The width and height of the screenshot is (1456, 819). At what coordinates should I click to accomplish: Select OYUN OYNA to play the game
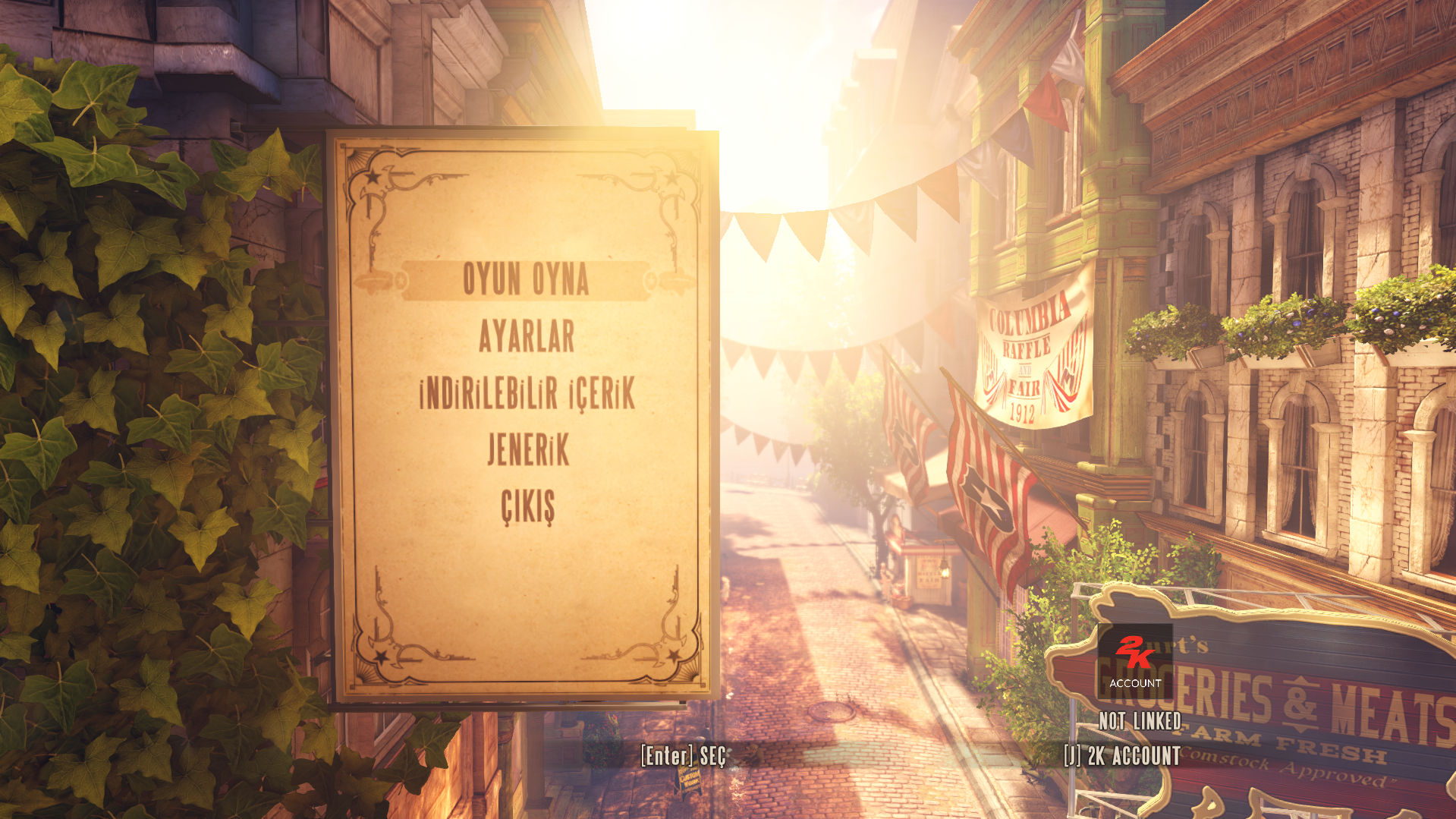tap(526, 280)
